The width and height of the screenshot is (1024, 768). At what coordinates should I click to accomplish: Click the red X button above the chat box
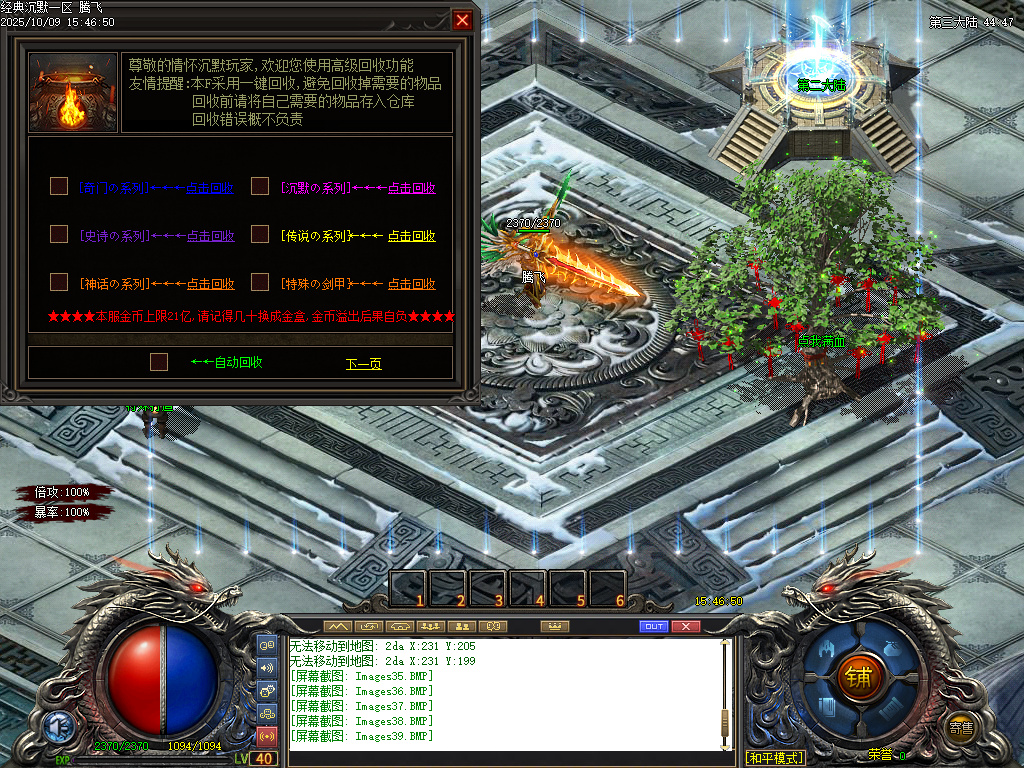coord(685,626)
